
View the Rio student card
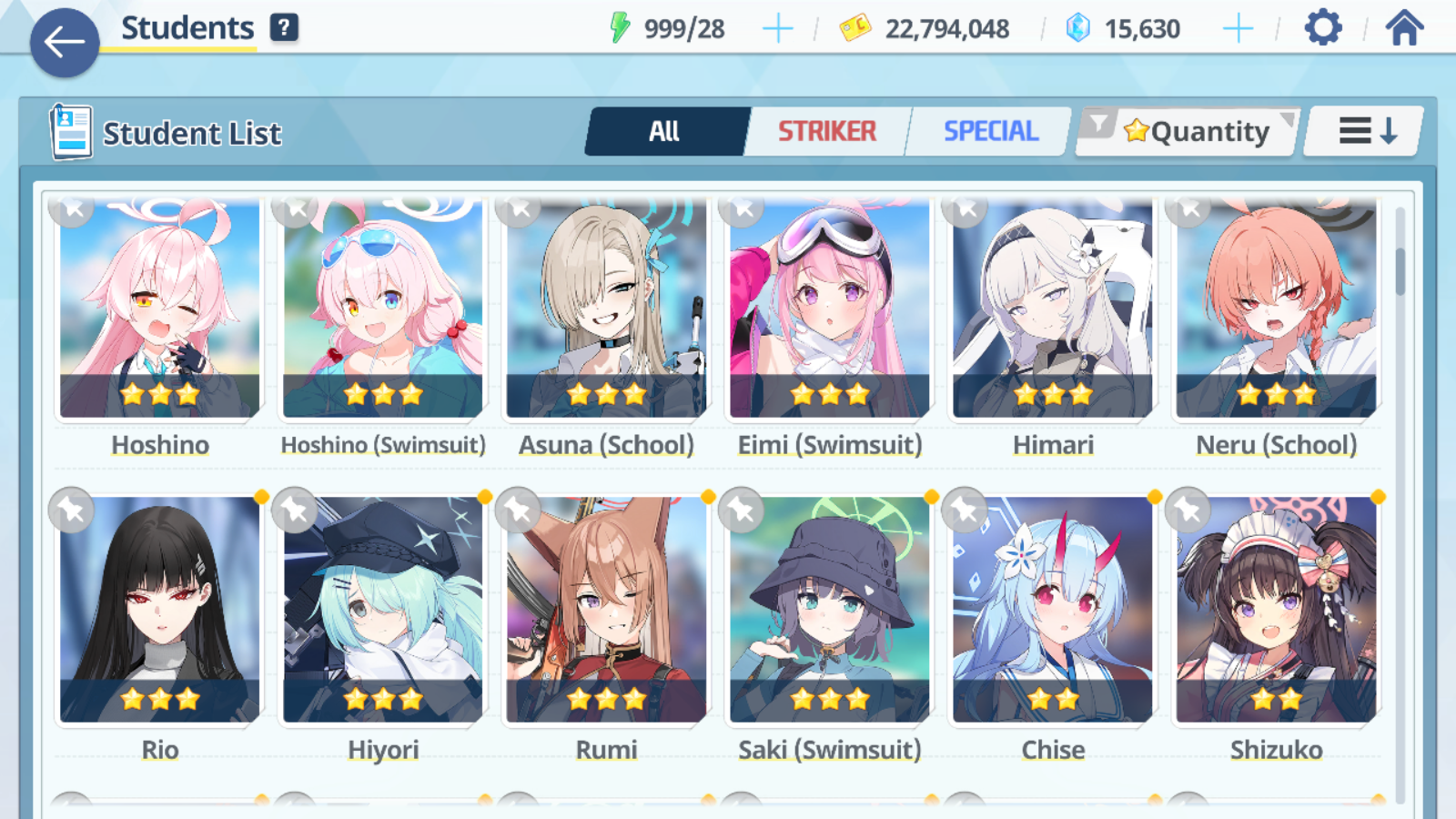pyautogui.click(x=160, y=610)
